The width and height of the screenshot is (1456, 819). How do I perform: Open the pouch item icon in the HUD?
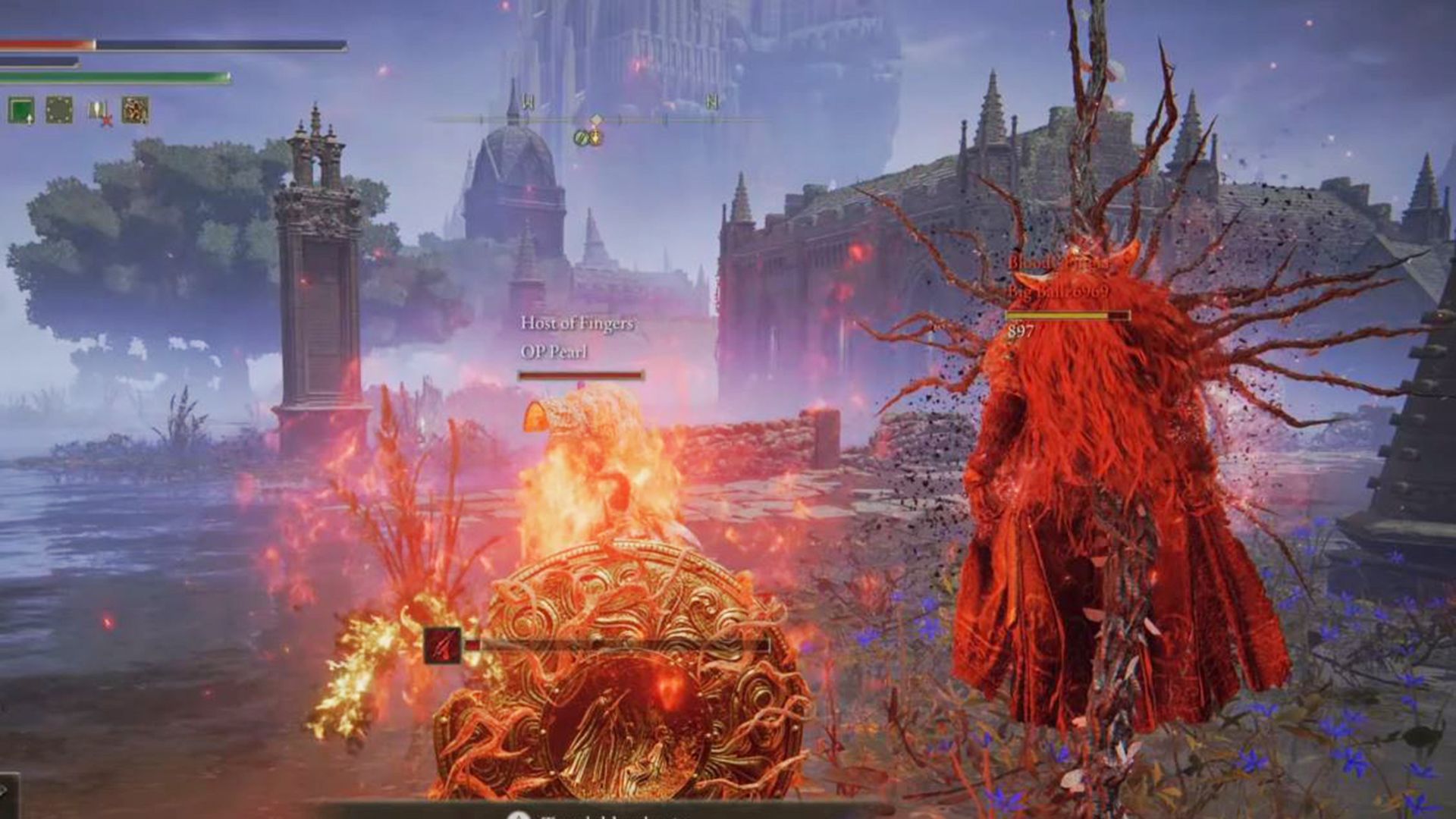(x=135, y=111)
